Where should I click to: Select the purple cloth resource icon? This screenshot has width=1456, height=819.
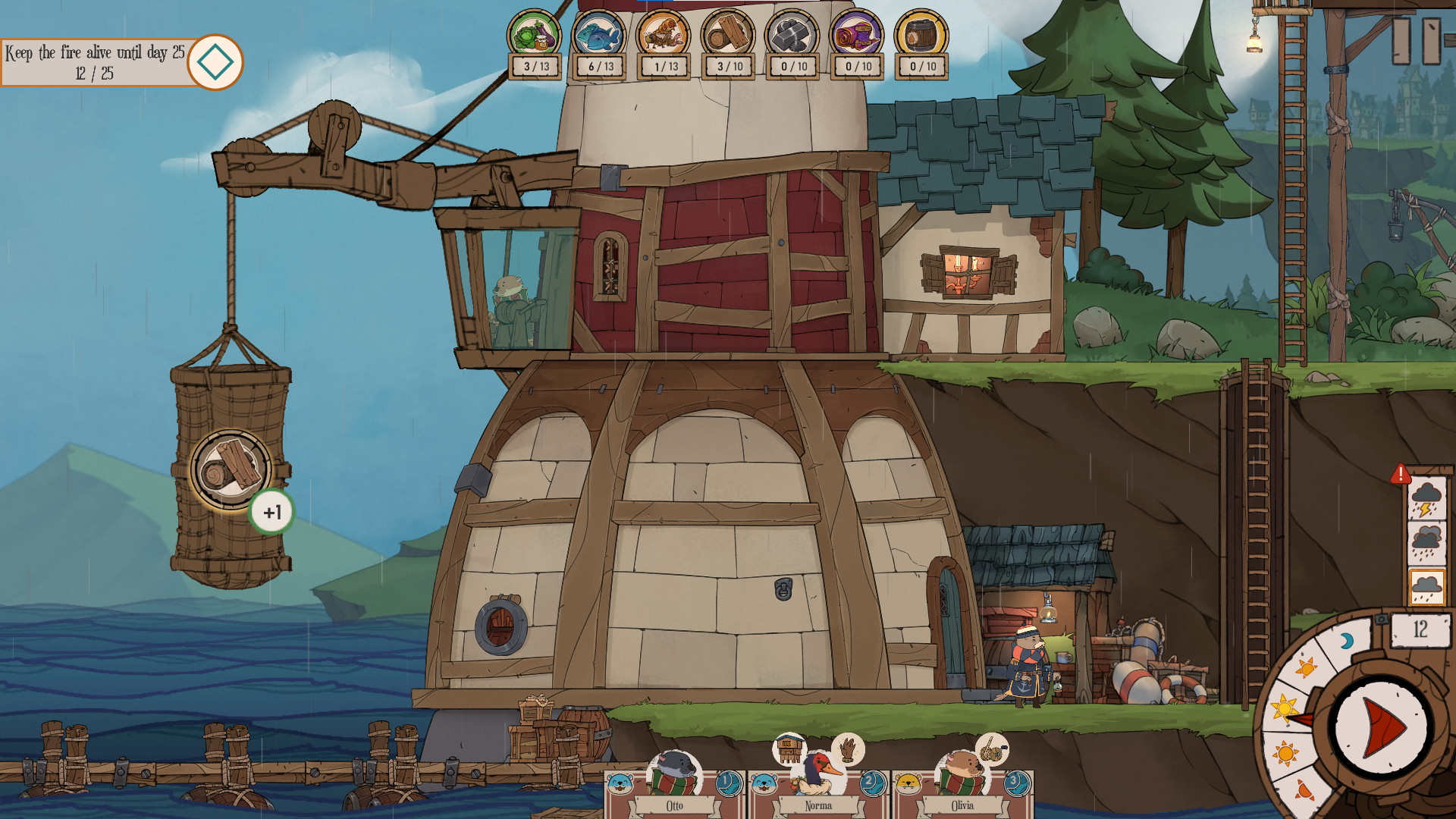coord(857,34)
